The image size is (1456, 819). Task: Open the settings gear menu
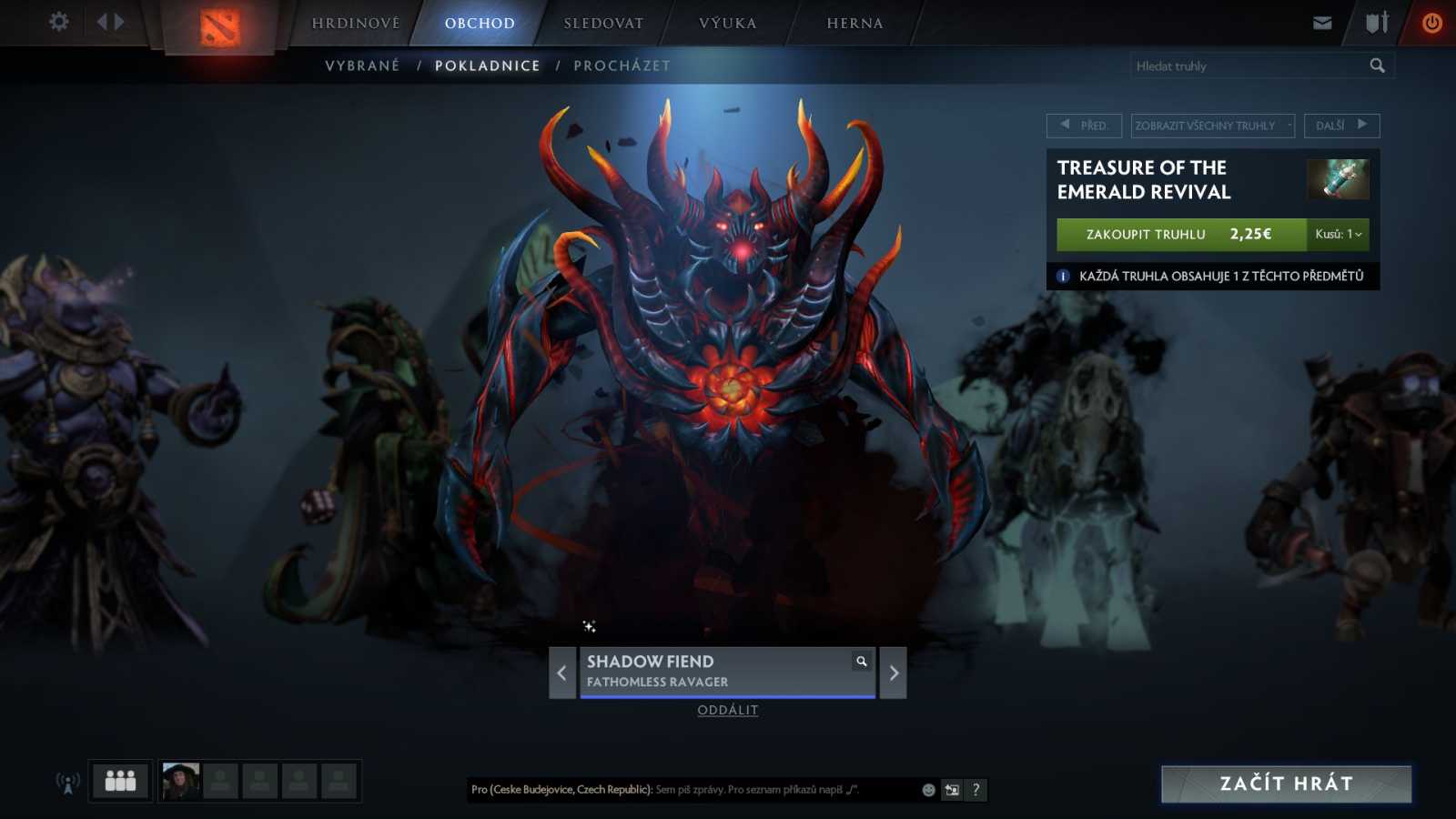pos(58,21)
